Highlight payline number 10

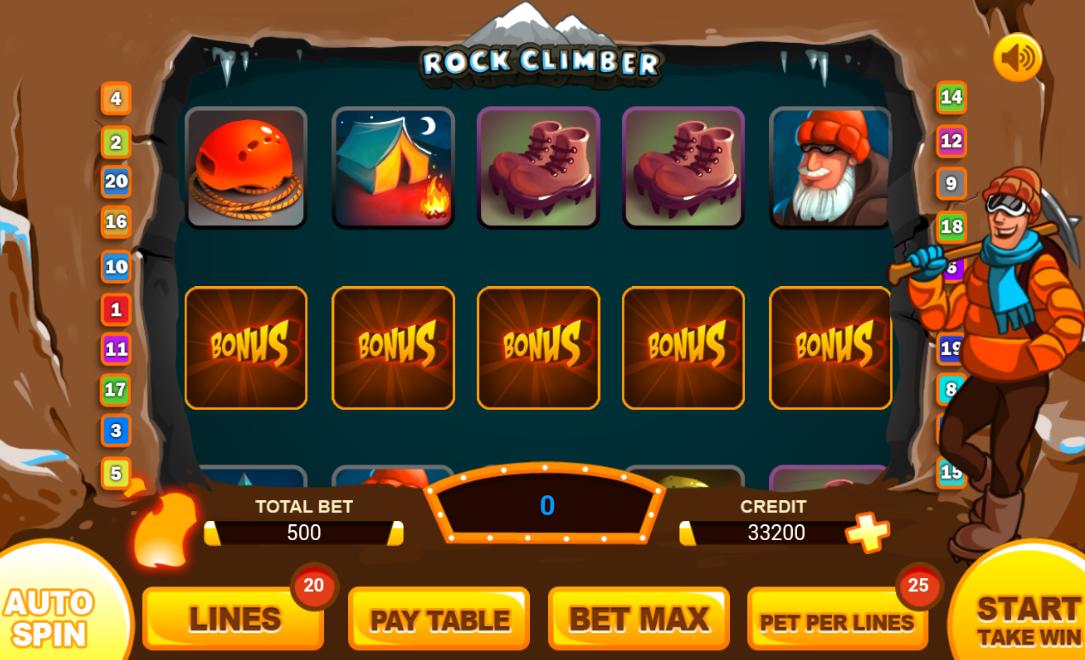point(116,267)
